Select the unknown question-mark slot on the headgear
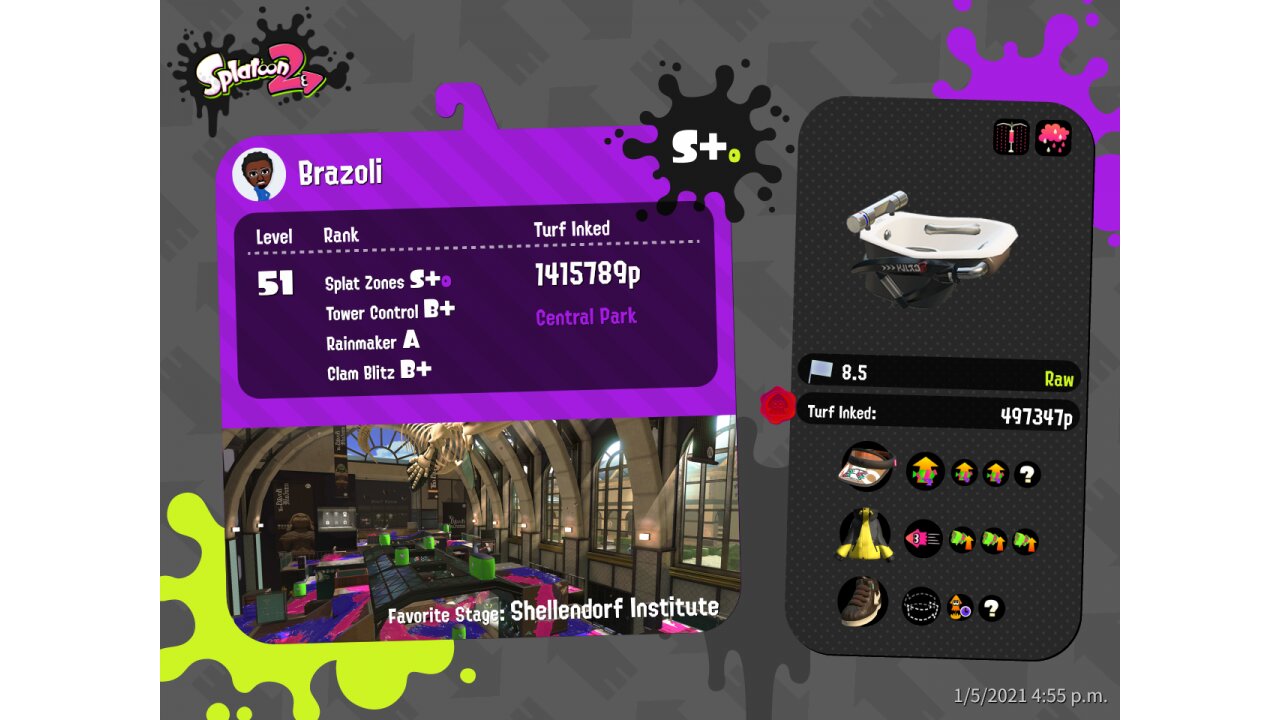Image resolution: width=1280 pixels, height=720 pixels. pyautogui.click(x=1027, y=475)
